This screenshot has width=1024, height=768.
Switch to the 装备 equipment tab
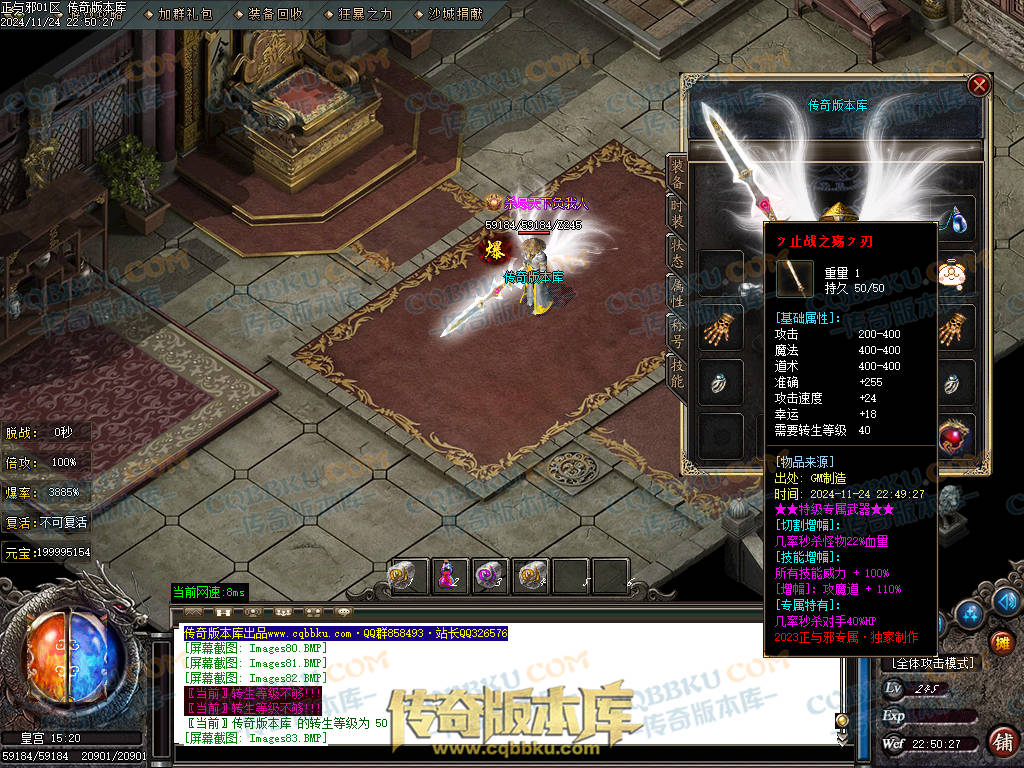click(x=677, y=175)
